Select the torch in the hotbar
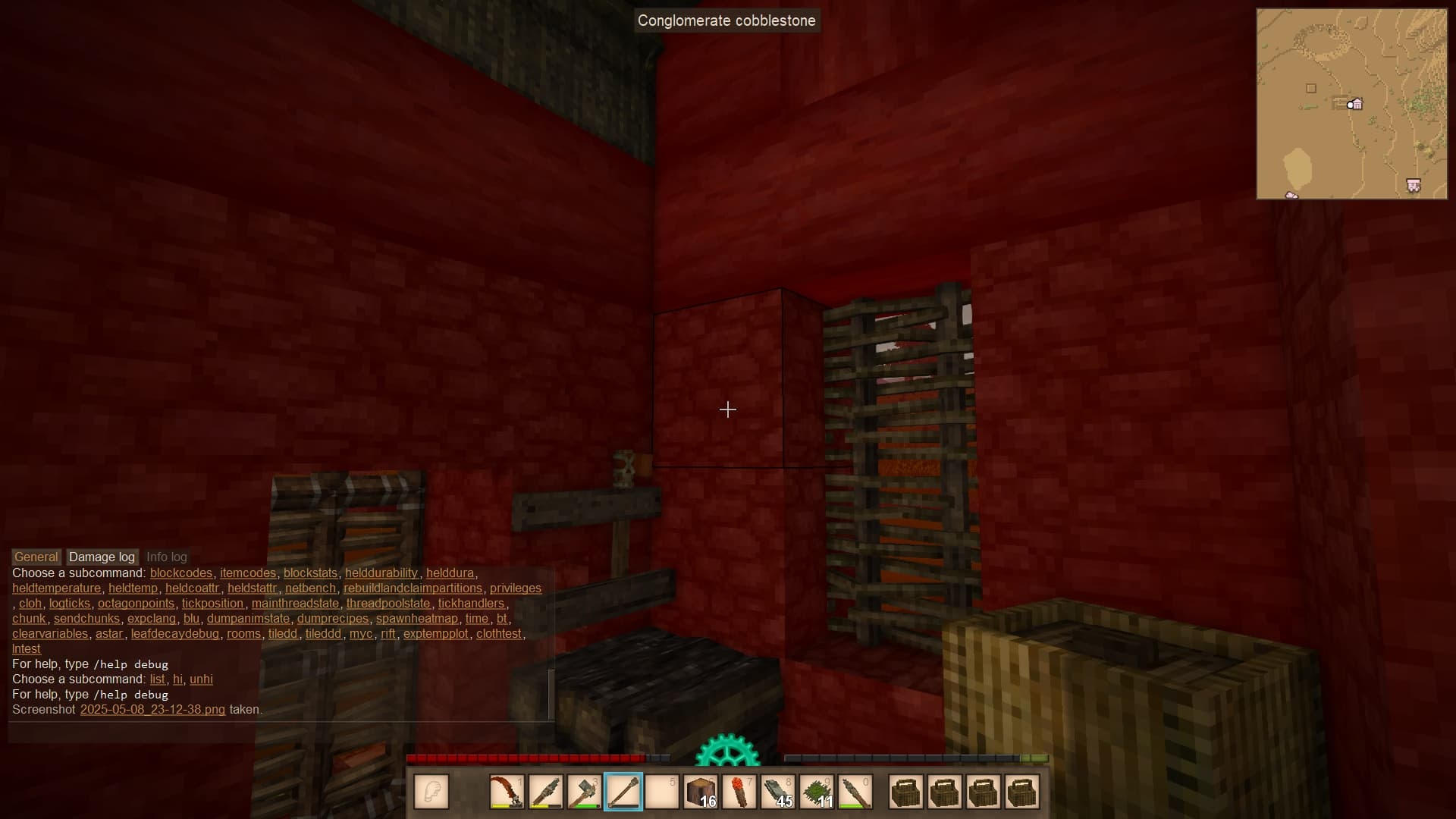This screenshot has width=1456, height=819. pos(739,792)
